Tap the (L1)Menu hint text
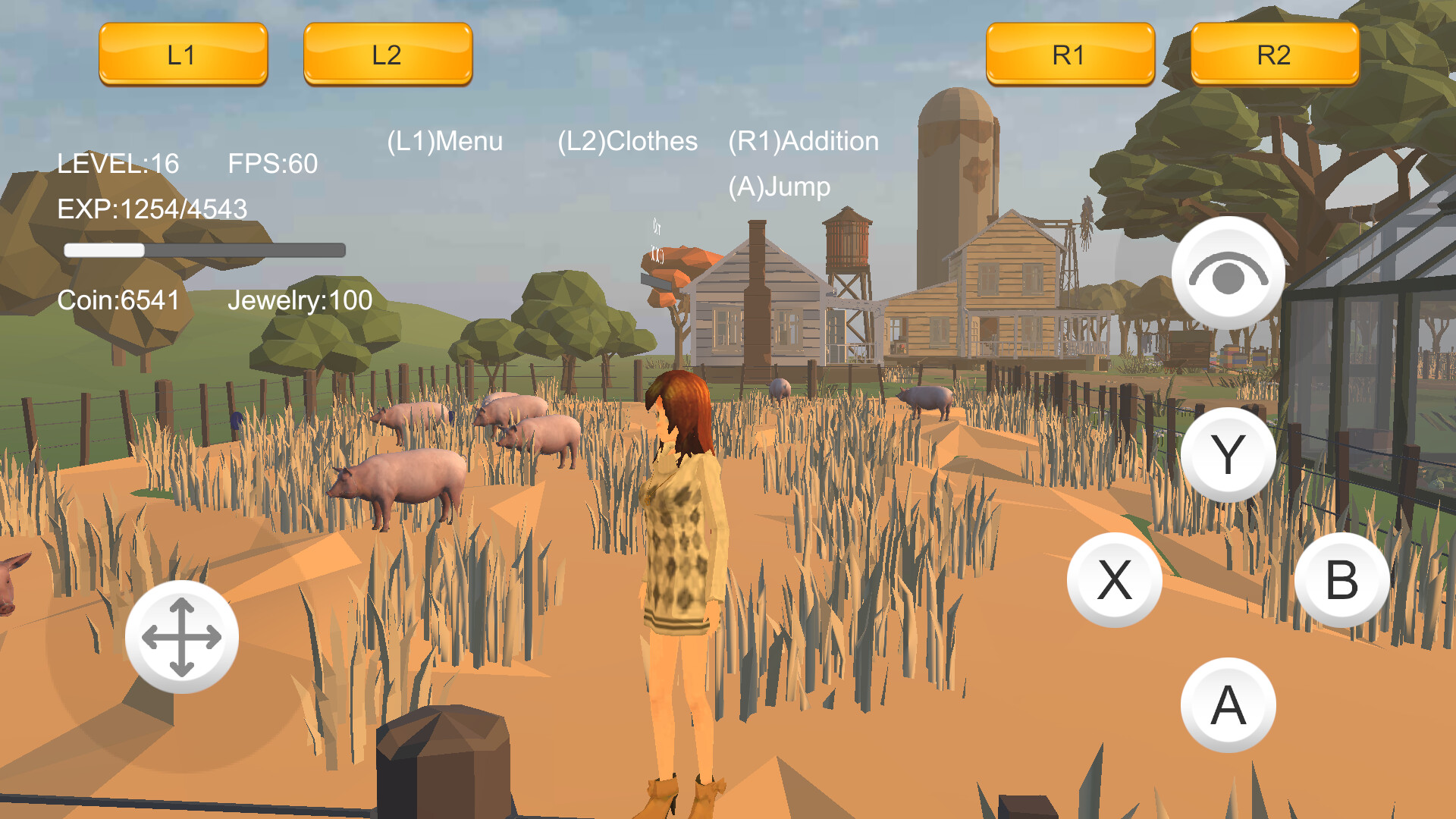The height and width of the screenshot is (819, 1456). pyautogui.click(x=444, y=141)
